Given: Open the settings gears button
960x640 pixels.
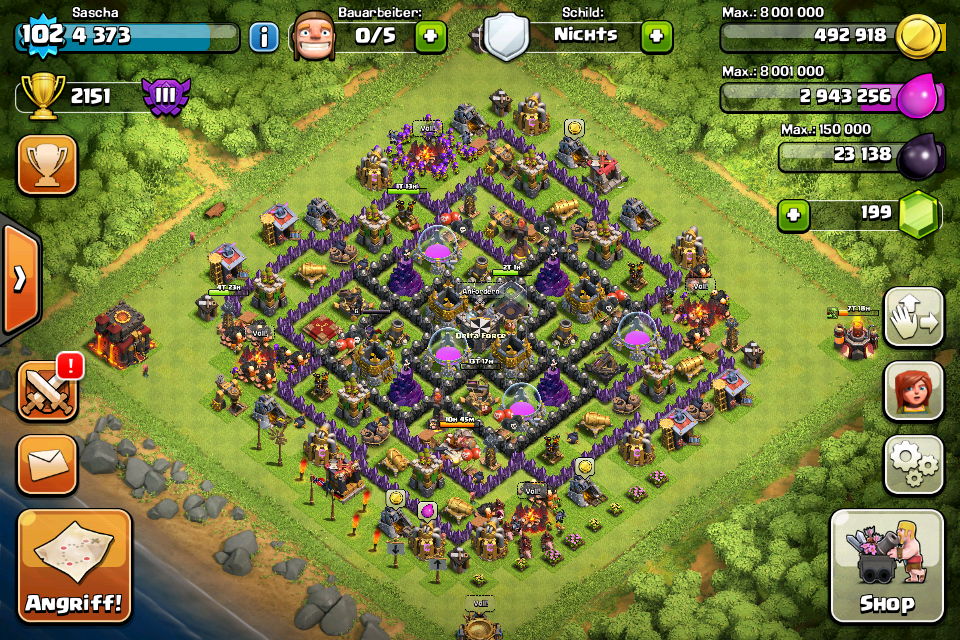Looking at the screenshot, I should 914,464.
